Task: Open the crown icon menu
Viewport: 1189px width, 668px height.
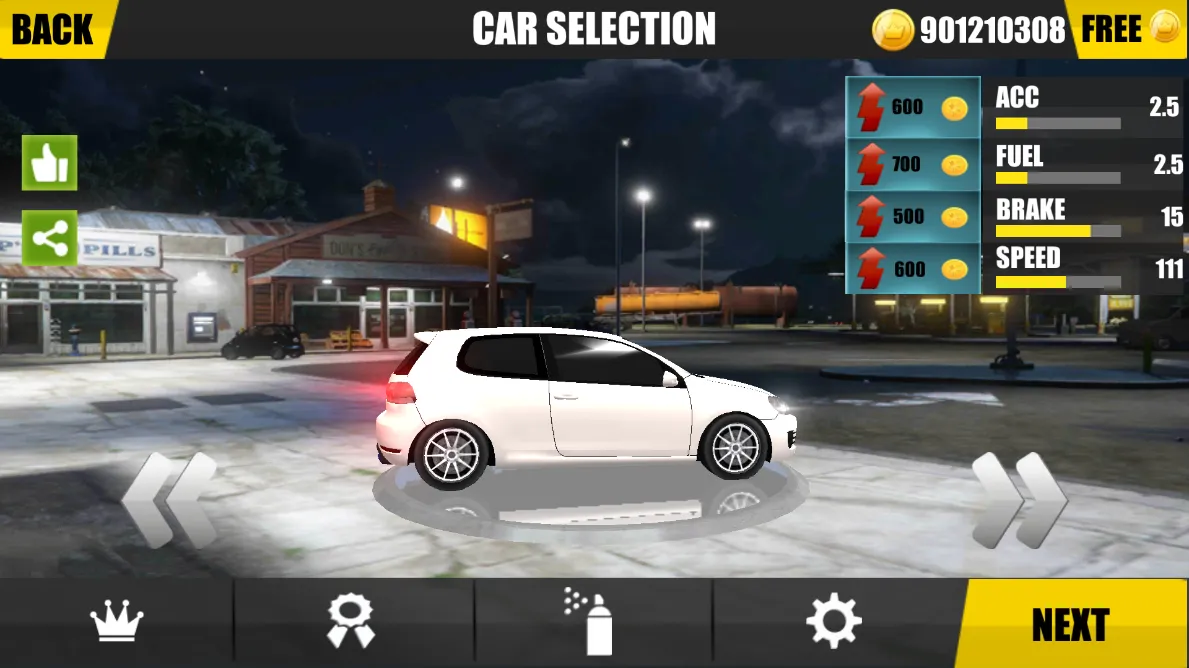Action: pyautogui.click(x=117, y=623)
